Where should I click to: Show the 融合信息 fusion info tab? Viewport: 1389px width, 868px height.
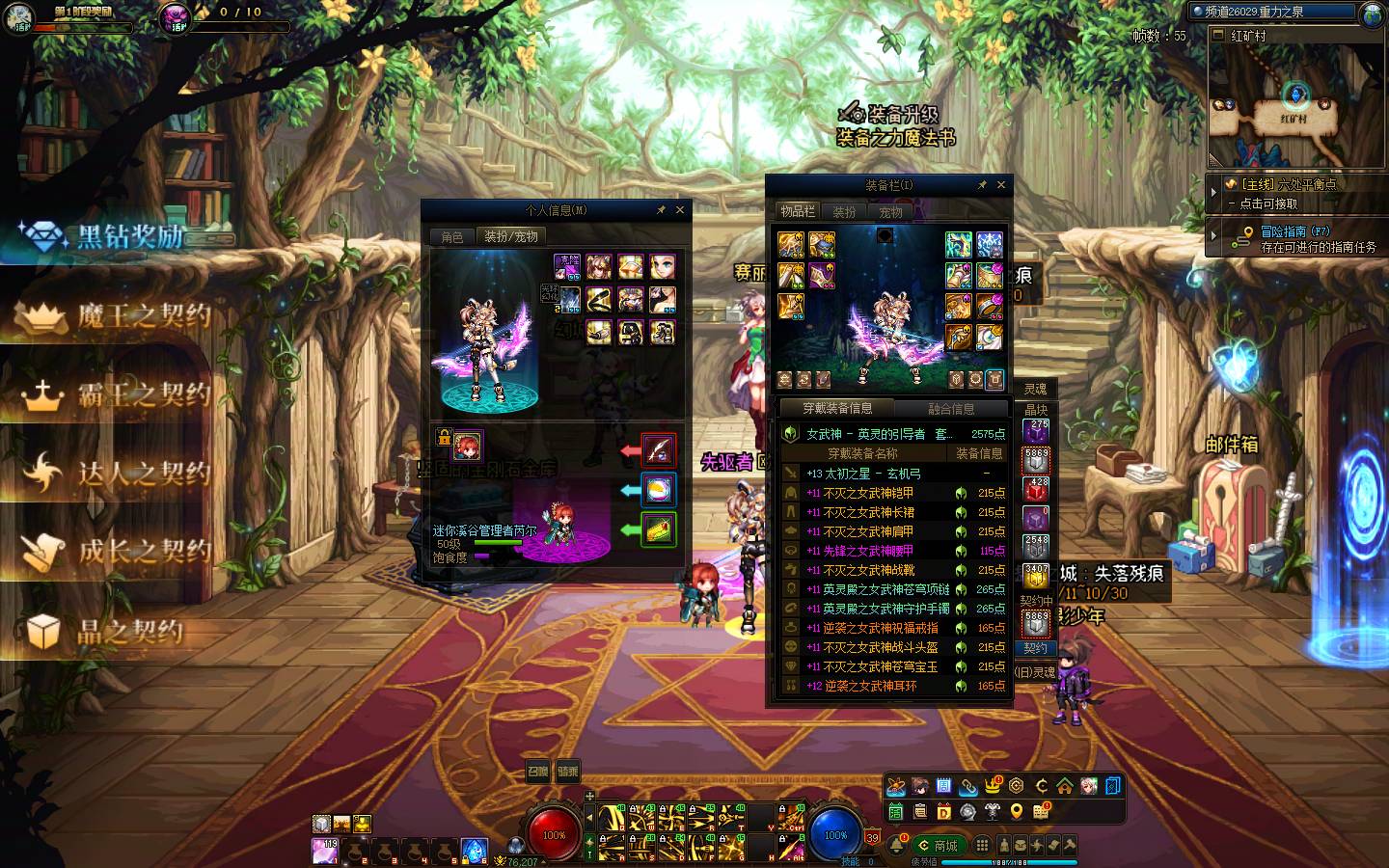coord(951,409)
